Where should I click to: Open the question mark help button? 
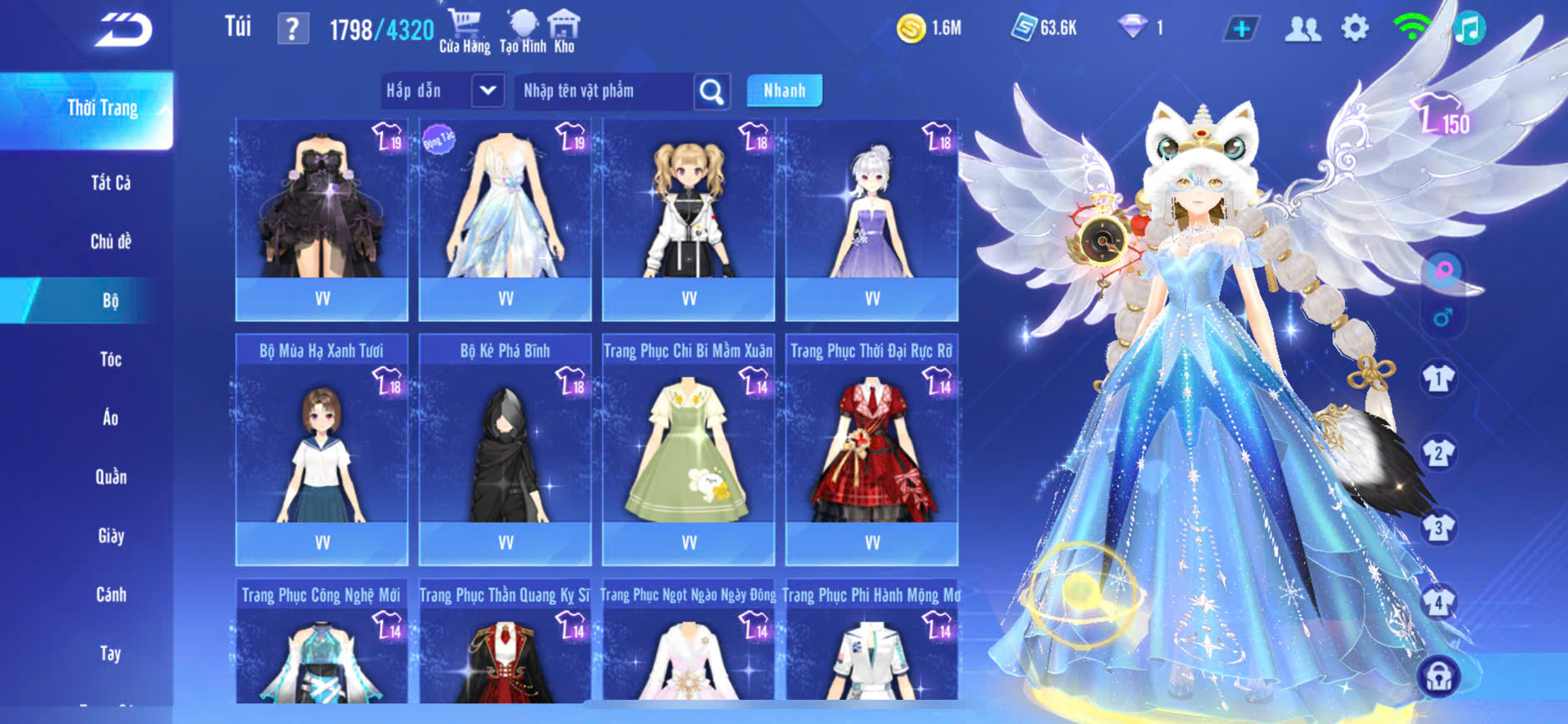click(292, 30)
